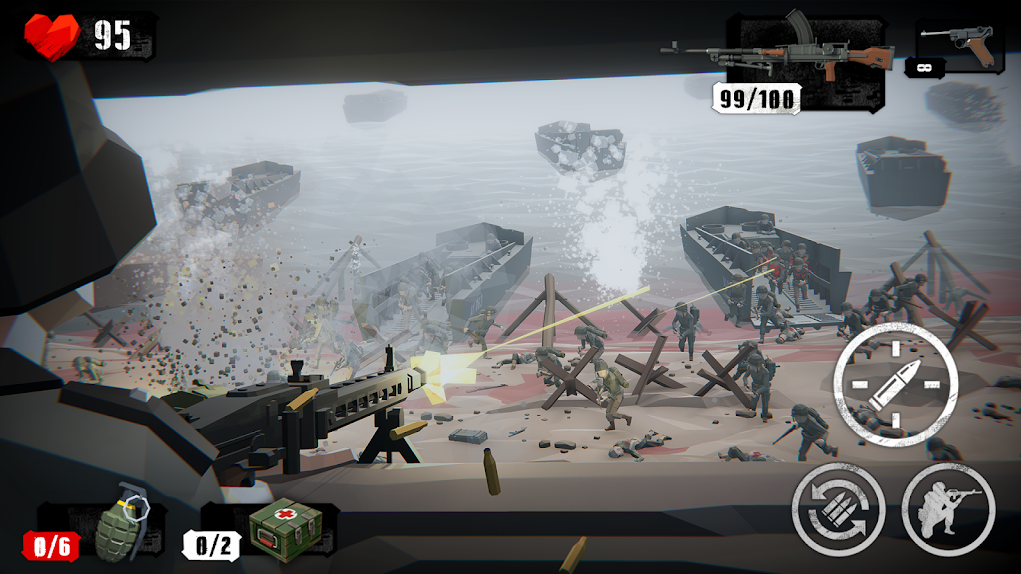
Task: Tap the bullet fire button
Action: coord(895,385)
